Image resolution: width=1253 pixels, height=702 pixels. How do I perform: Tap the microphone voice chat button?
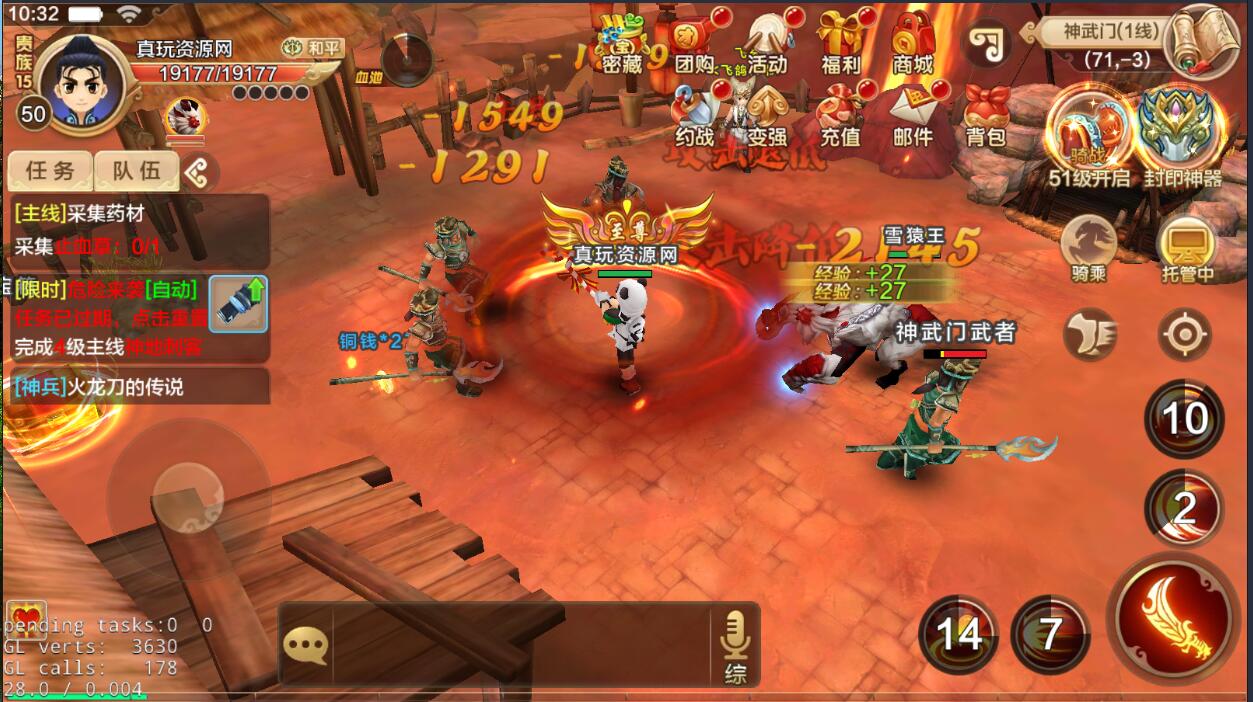click(x=735, y=645)
